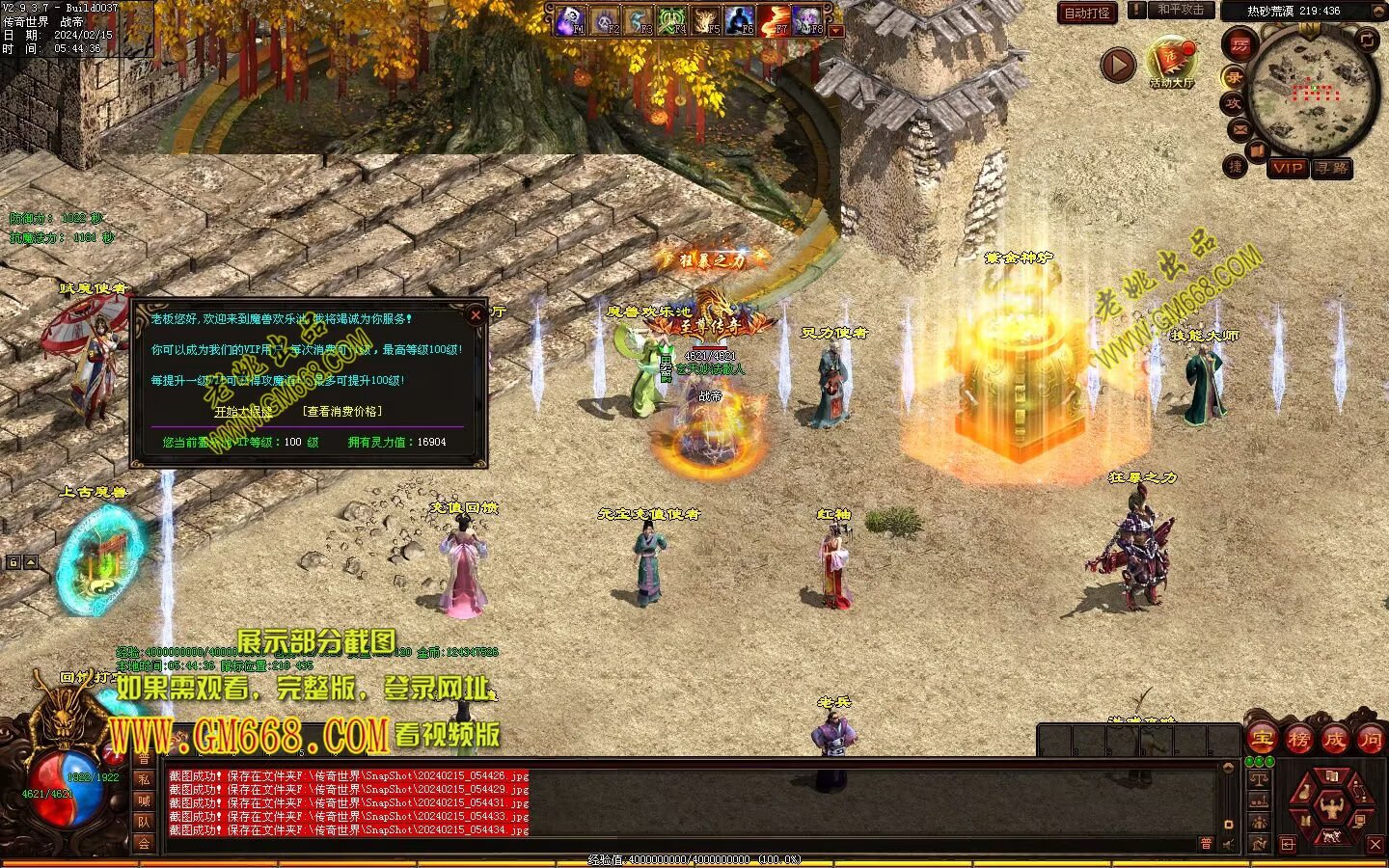Viewport: 1389px width, 868px height.
Task: Toggle the 自动打怪 auto-fight button
Action: [x=1087, y=13]
